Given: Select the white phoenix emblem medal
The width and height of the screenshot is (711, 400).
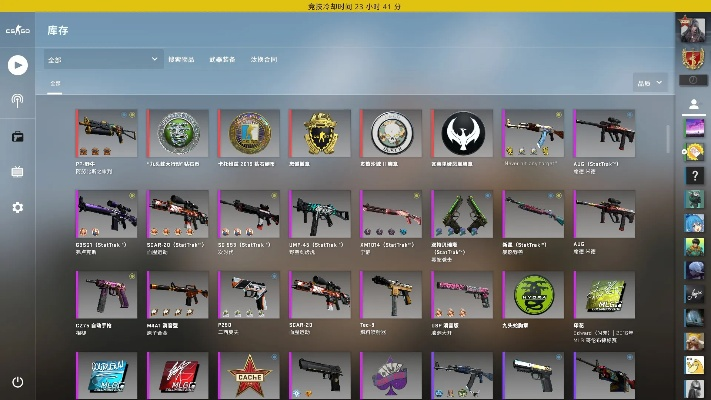Looking at the screenshot, I should tap(462, 133).
